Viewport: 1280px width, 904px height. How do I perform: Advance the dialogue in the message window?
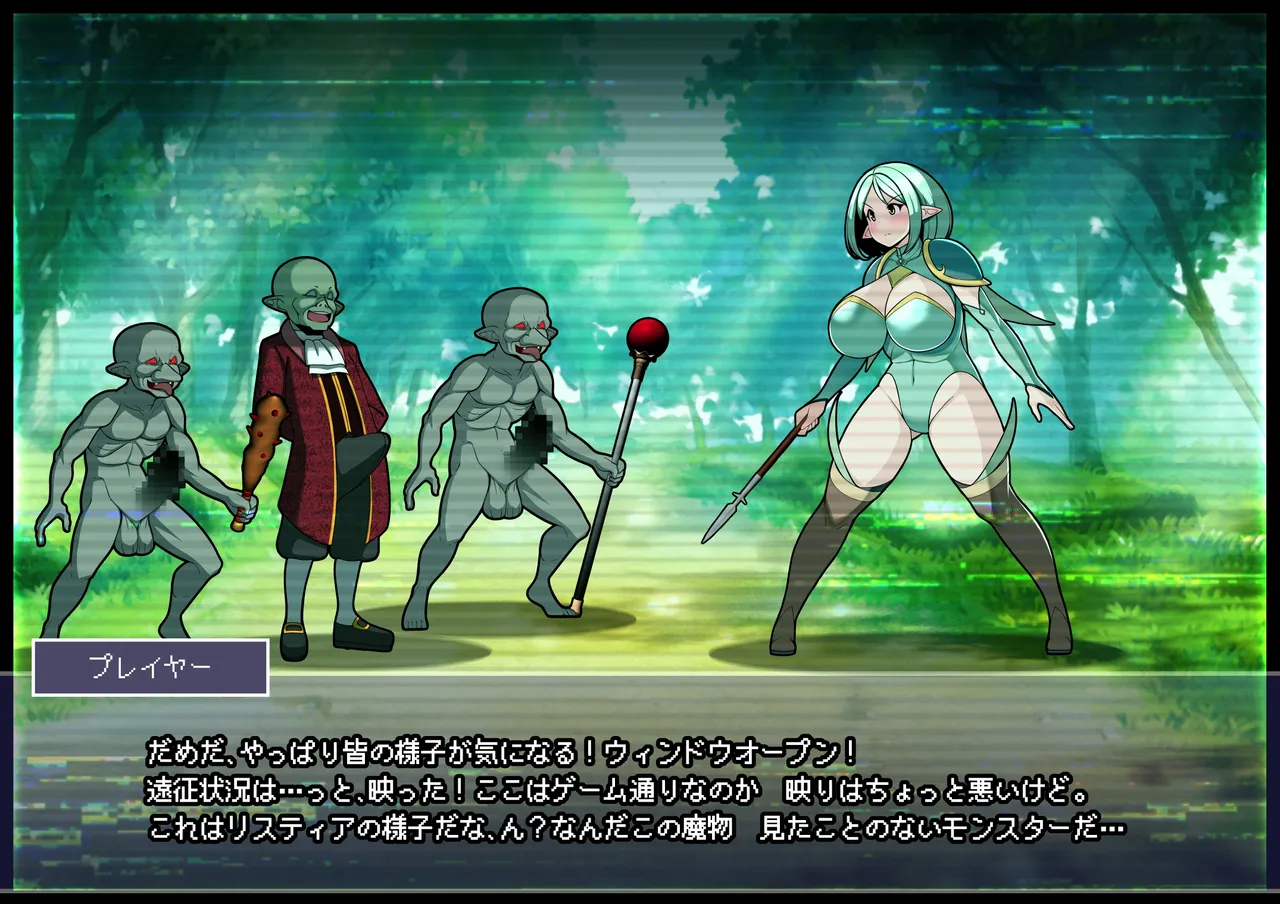[x=640, y=790]
